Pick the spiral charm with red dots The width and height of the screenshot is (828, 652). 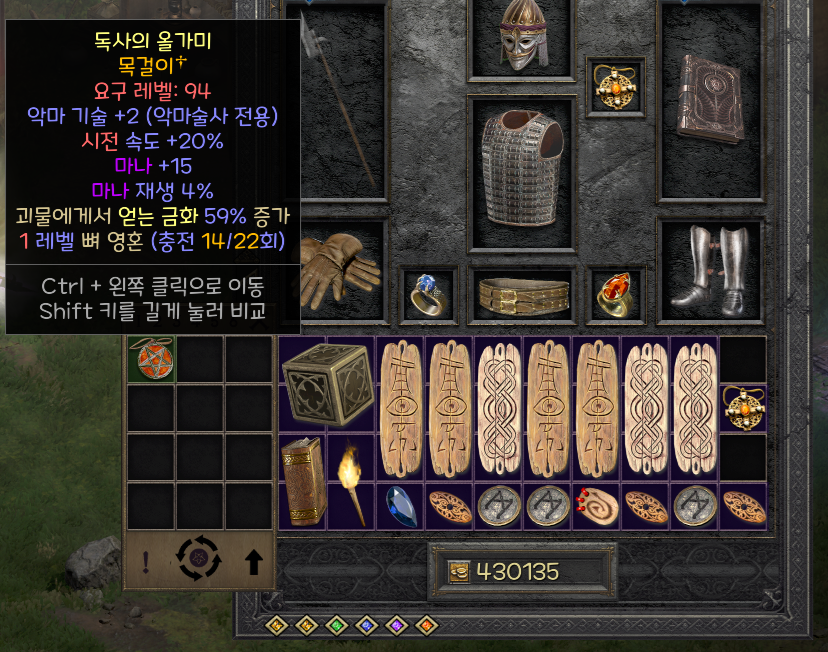point(596,507)
